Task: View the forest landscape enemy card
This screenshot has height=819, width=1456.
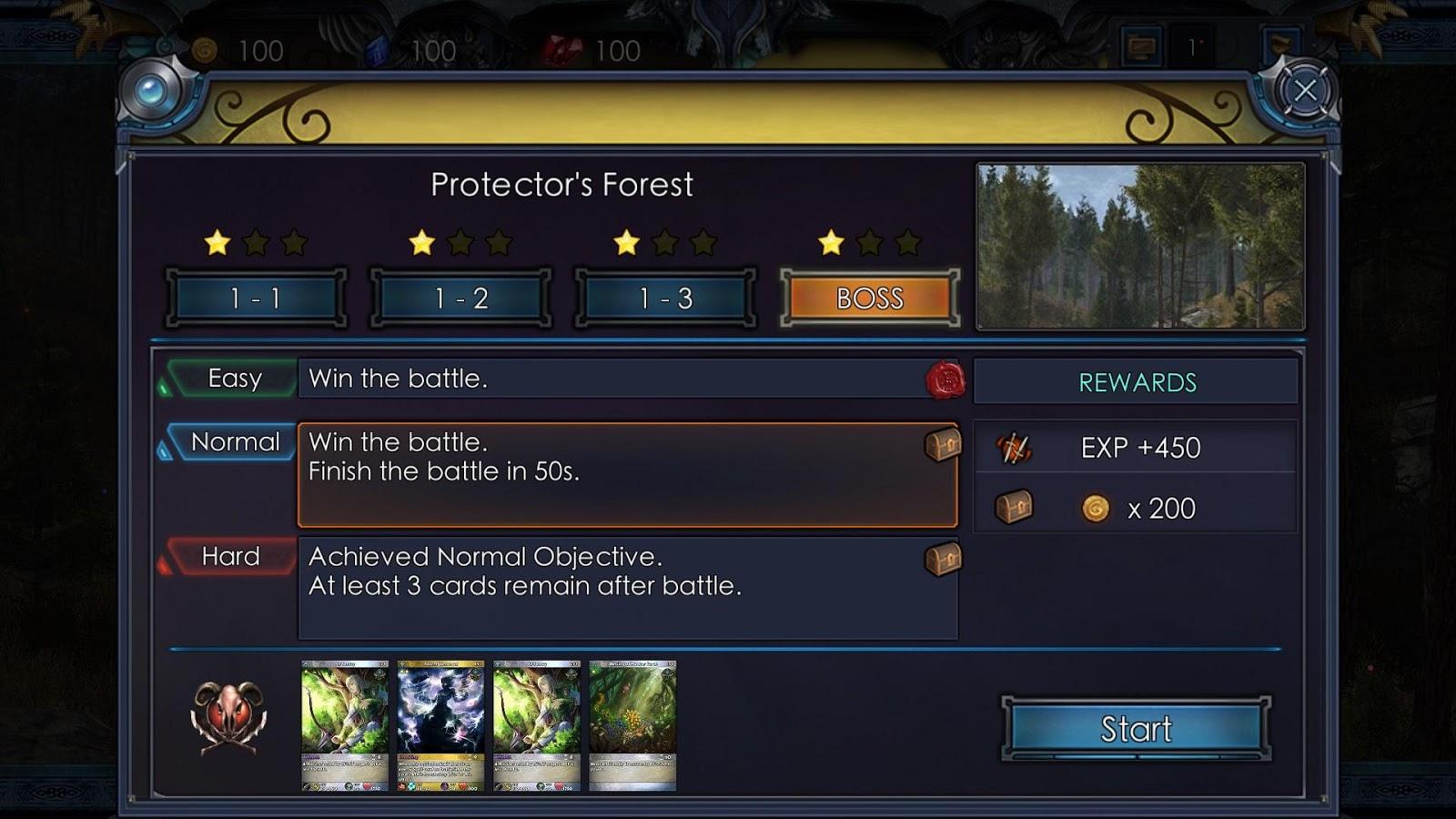Action: click(632, 725)
